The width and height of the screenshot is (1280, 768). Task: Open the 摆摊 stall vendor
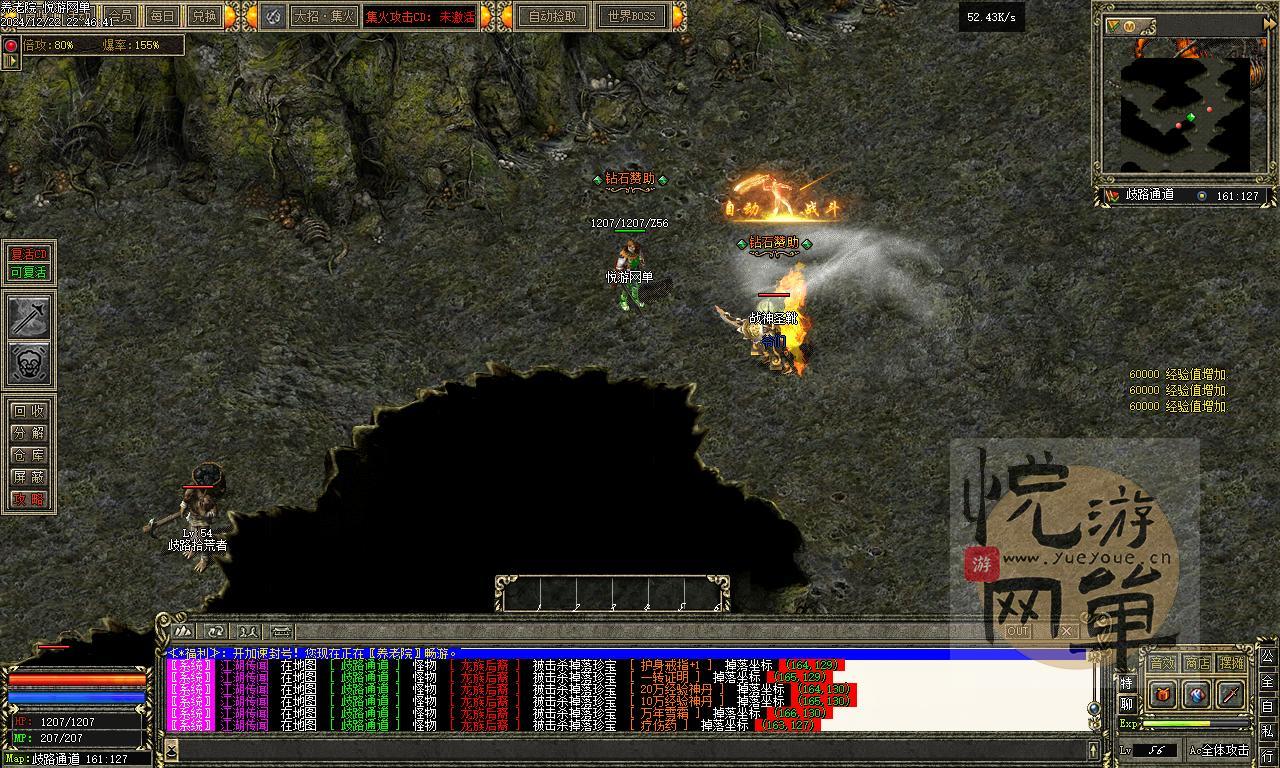pyautogui.click(x=1232, y=663)
